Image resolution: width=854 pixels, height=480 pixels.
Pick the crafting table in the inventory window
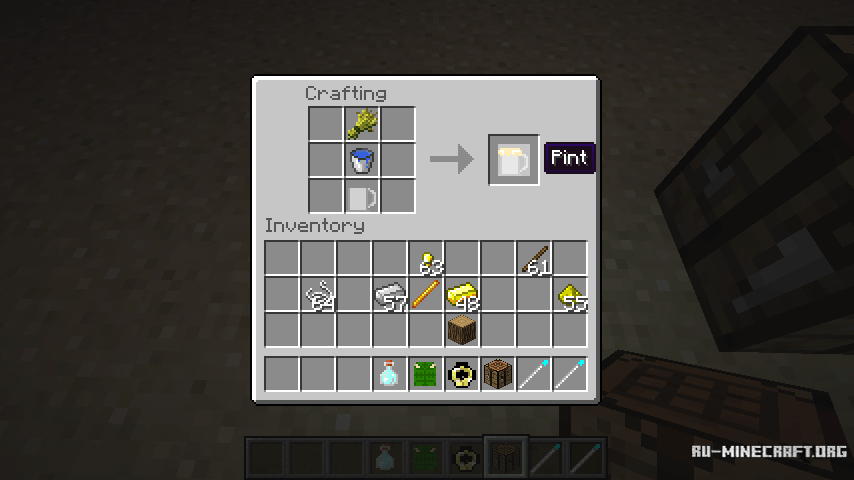click(x=498, y=374)
